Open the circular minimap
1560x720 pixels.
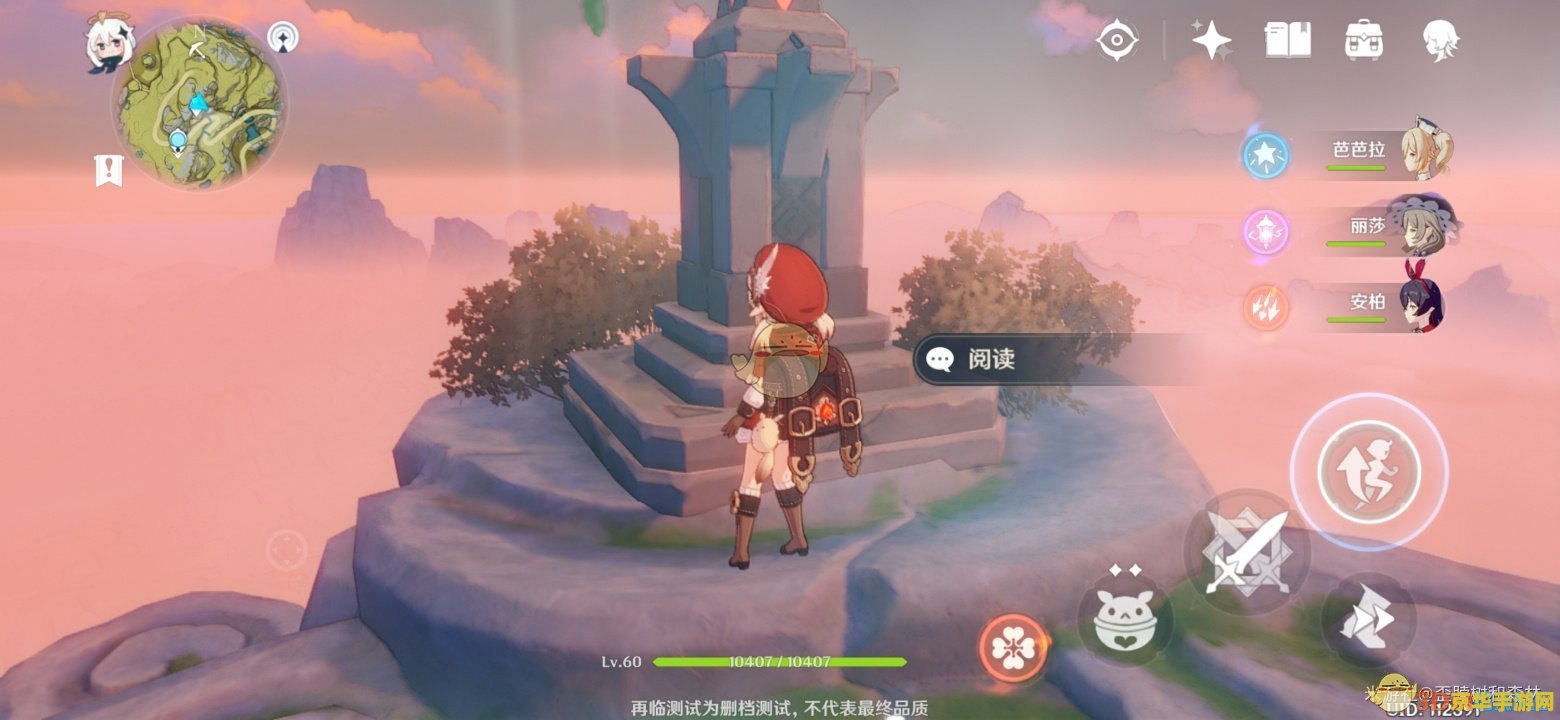[200, 105]
